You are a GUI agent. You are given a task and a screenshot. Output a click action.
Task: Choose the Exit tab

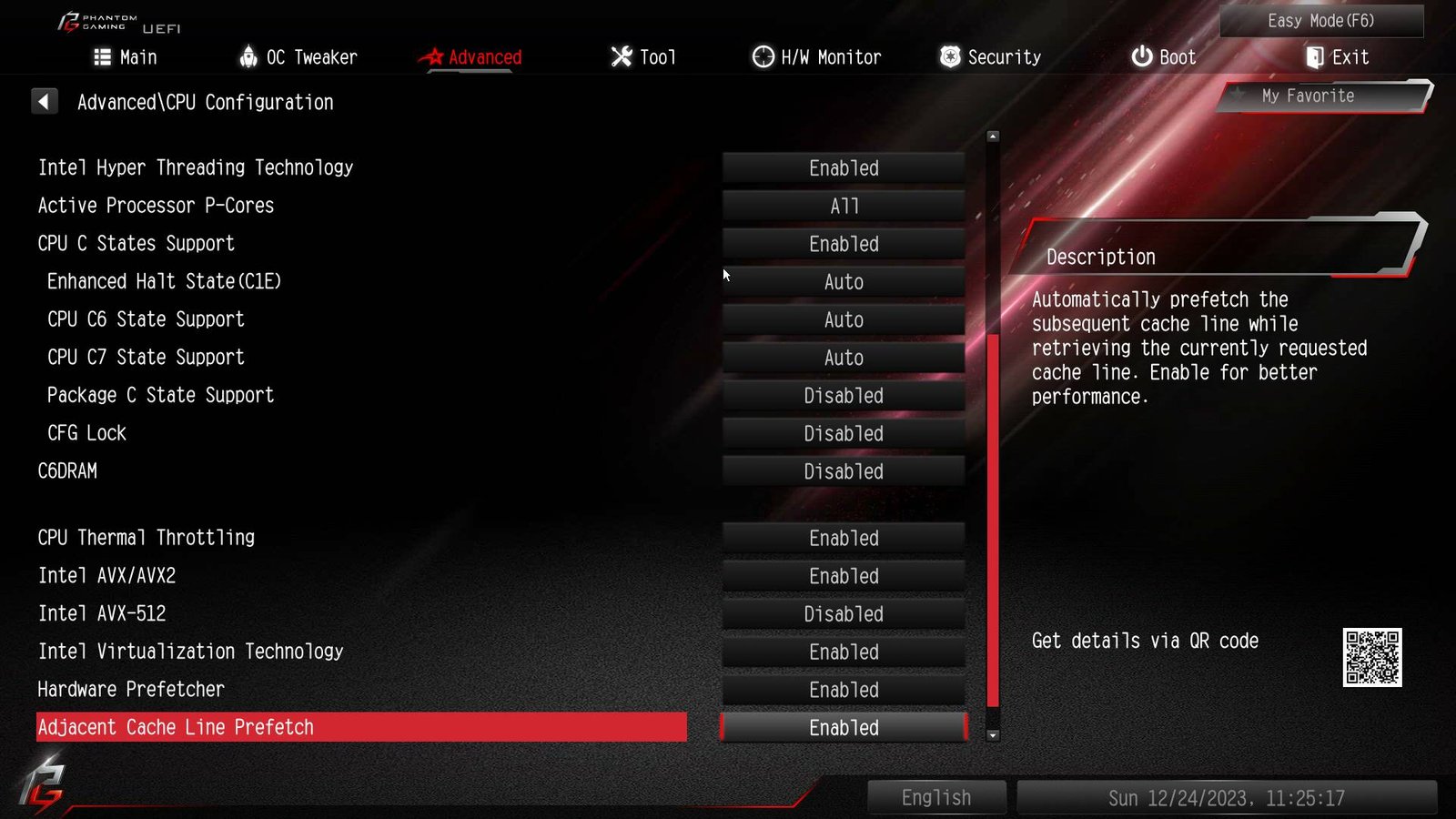pyautogui.click(x=1337, y=57)
